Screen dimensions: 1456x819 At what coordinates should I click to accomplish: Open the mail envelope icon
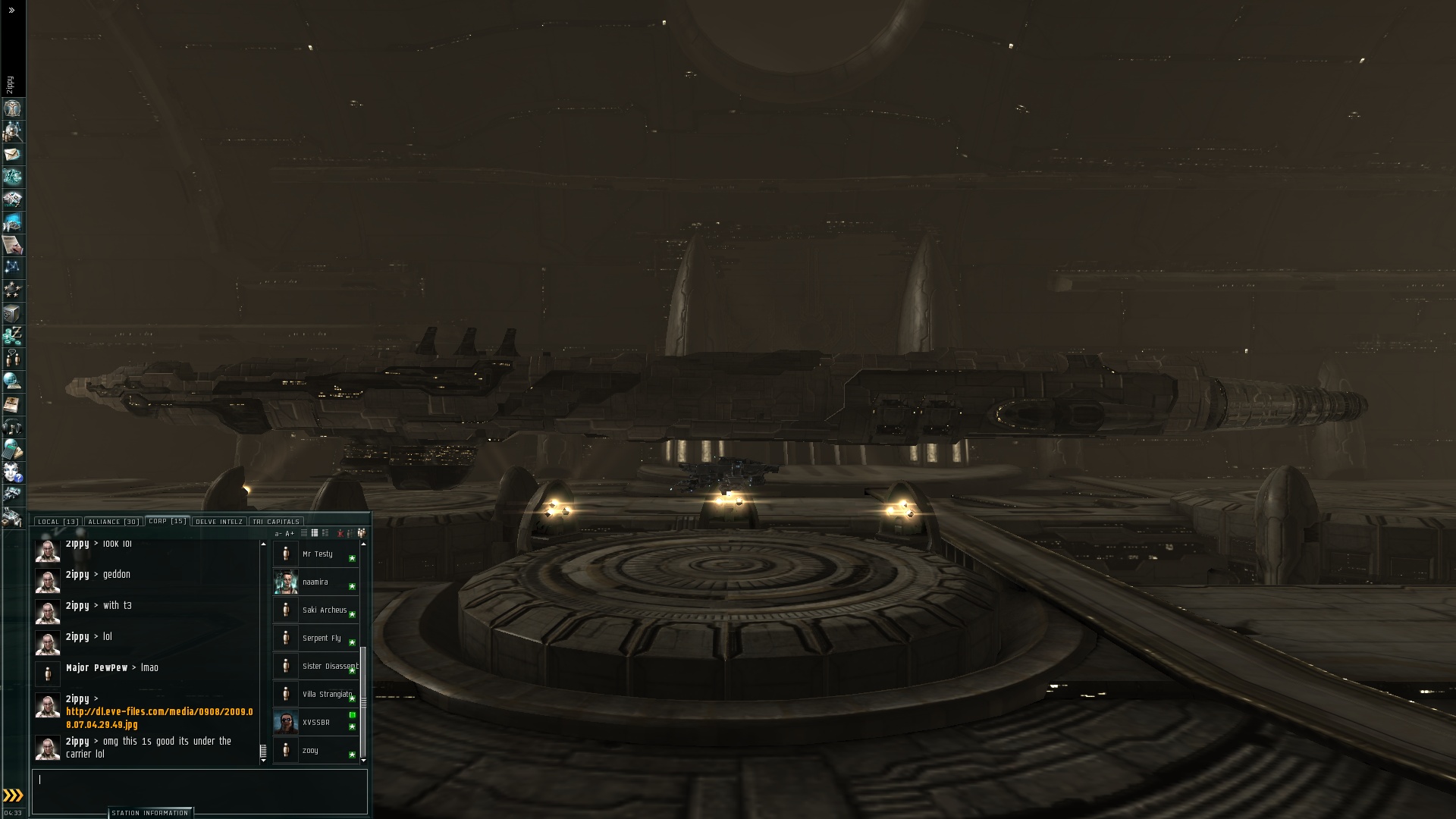pos(12,154)
